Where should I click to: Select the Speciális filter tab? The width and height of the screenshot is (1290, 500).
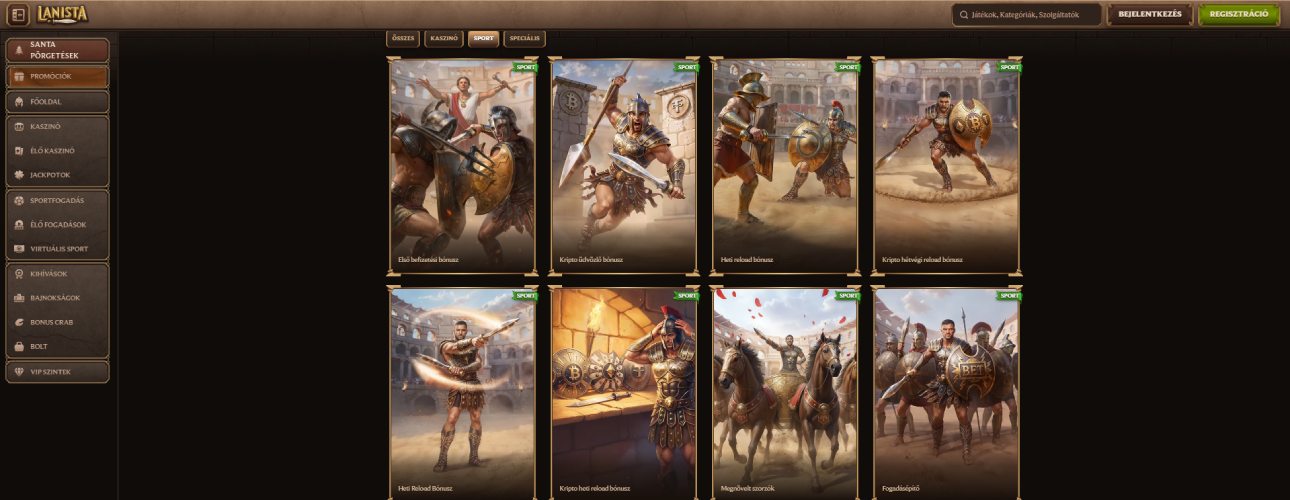click(x=525, y=38)
